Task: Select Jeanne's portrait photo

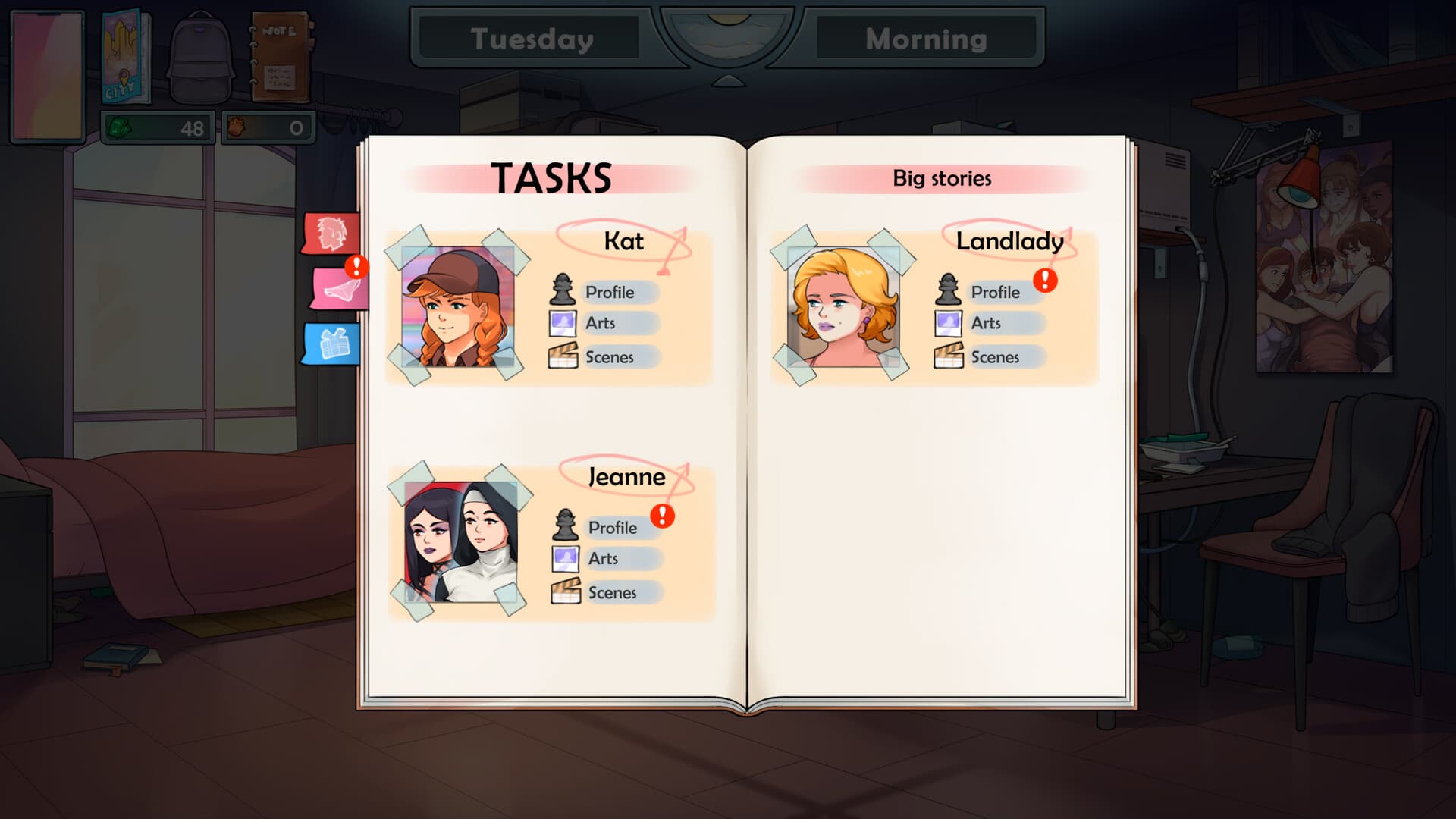Action: (460, 542)
